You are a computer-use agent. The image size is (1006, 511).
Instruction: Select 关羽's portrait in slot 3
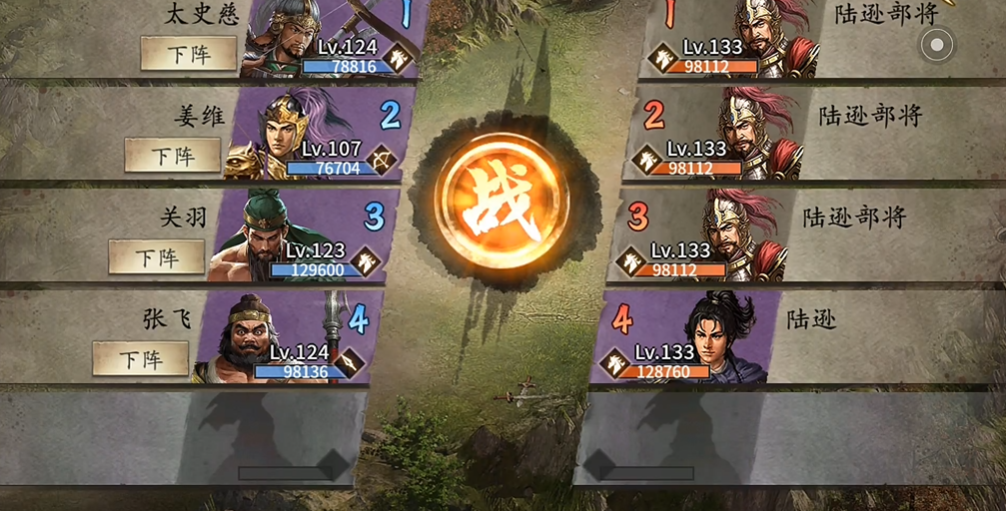coord(298,236)
